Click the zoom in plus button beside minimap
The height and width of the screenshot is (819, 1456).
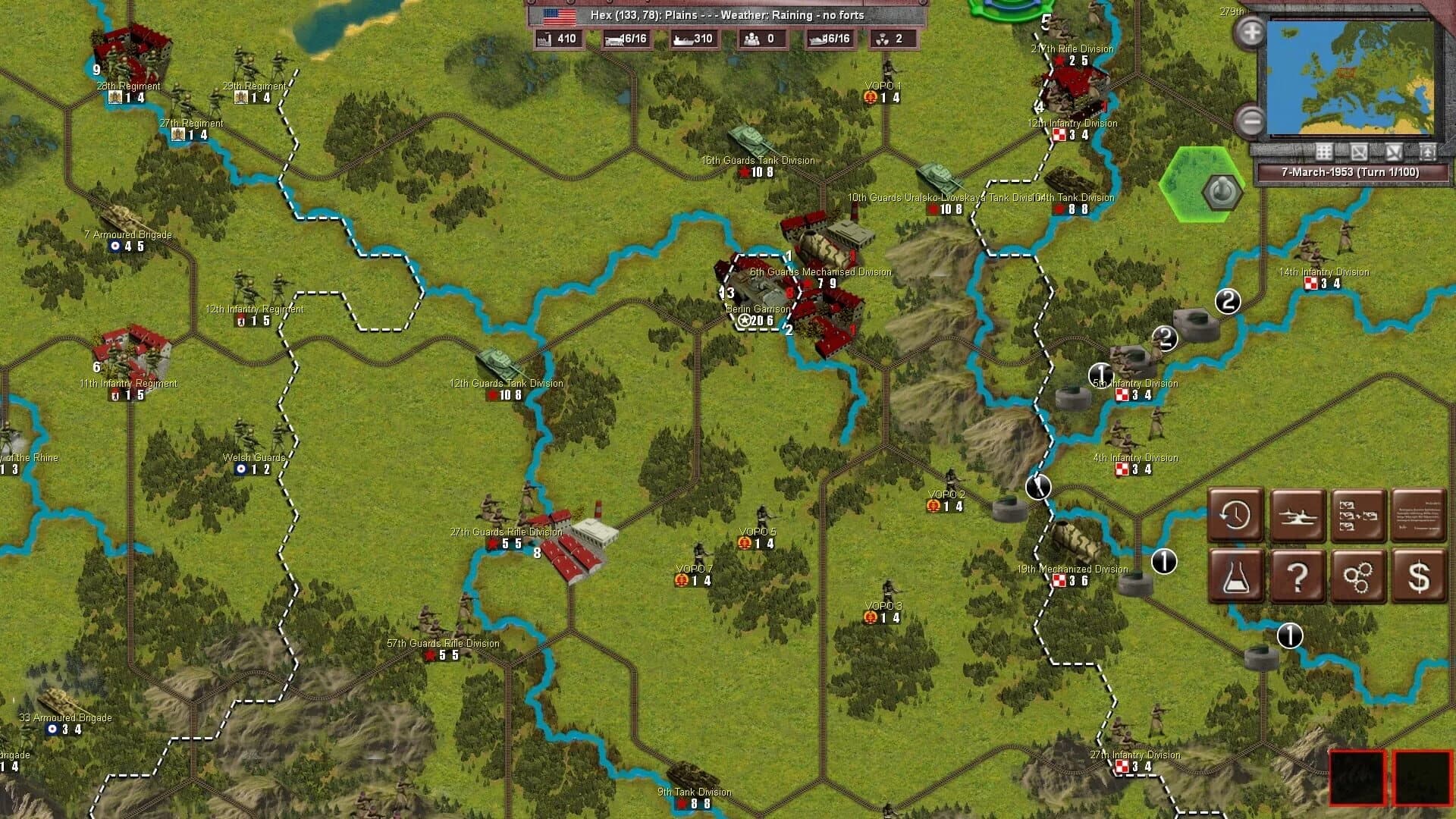tap(1250, 33)
